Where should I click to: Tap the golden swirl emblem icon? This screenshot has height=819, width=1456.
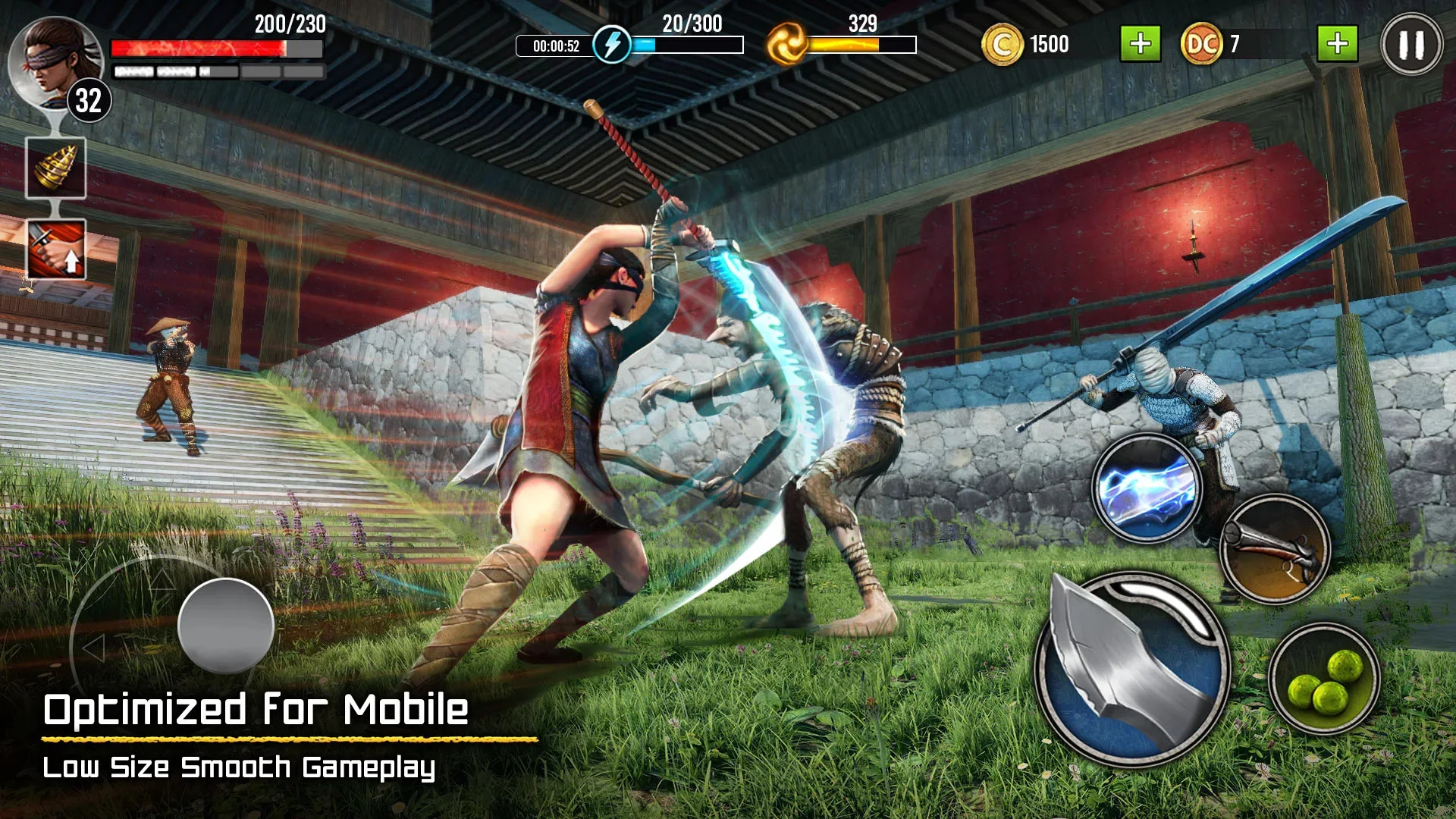point(786,44)
